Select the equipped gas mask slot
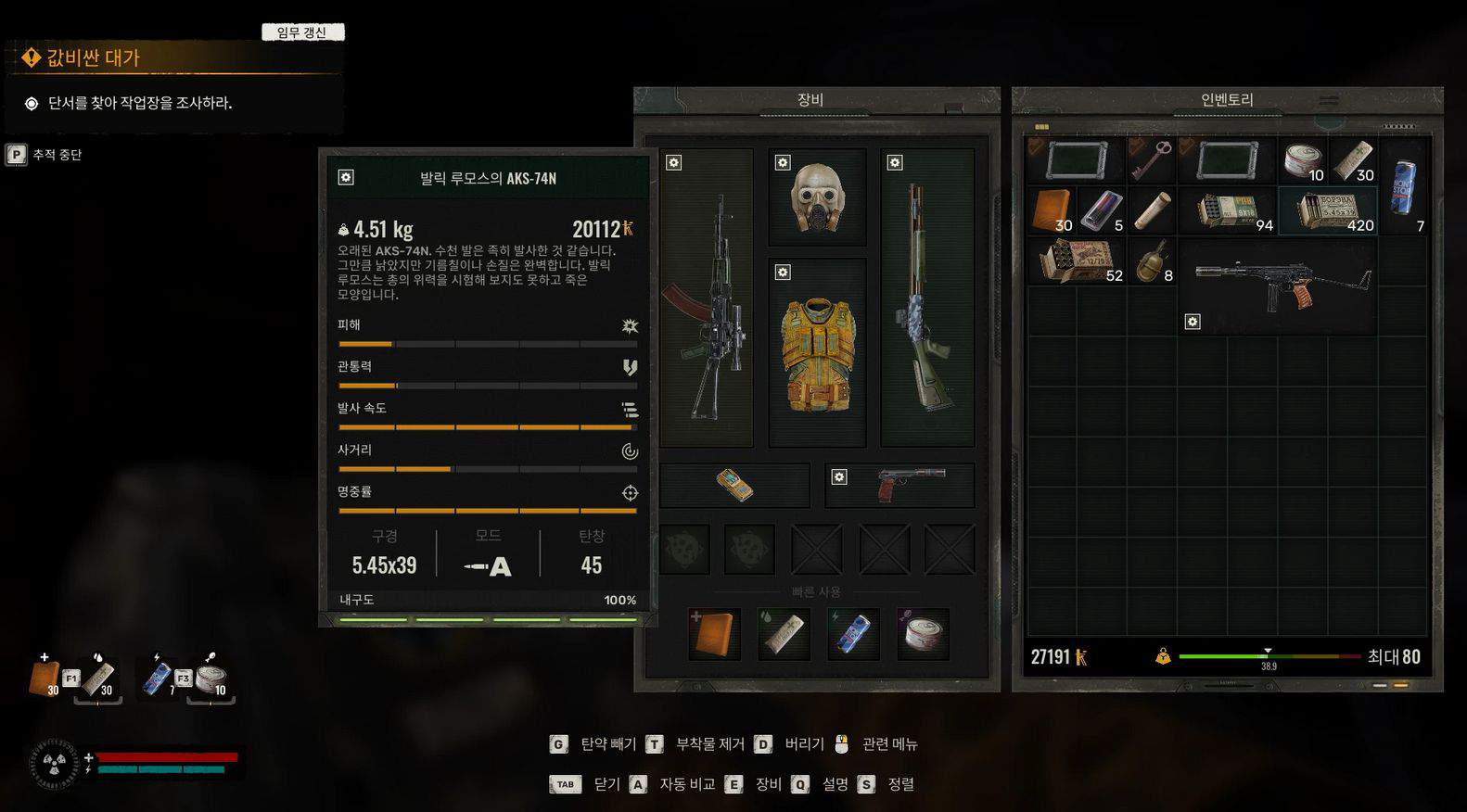 click(817, 197)
